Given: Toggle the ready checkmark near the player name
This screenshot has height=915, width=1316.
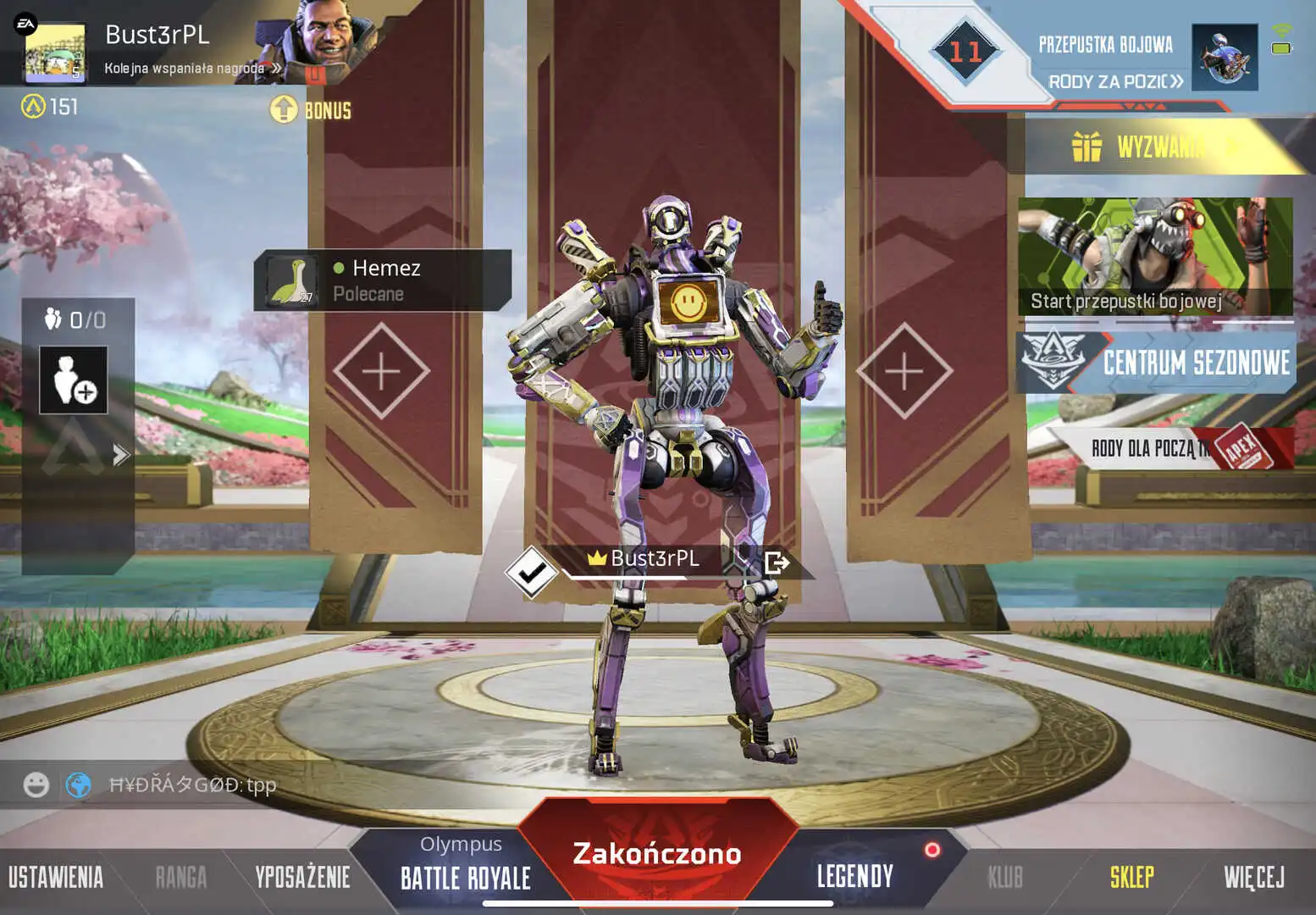Looking at the screenshot, I should pyautogui.click(x=532, y=571).
